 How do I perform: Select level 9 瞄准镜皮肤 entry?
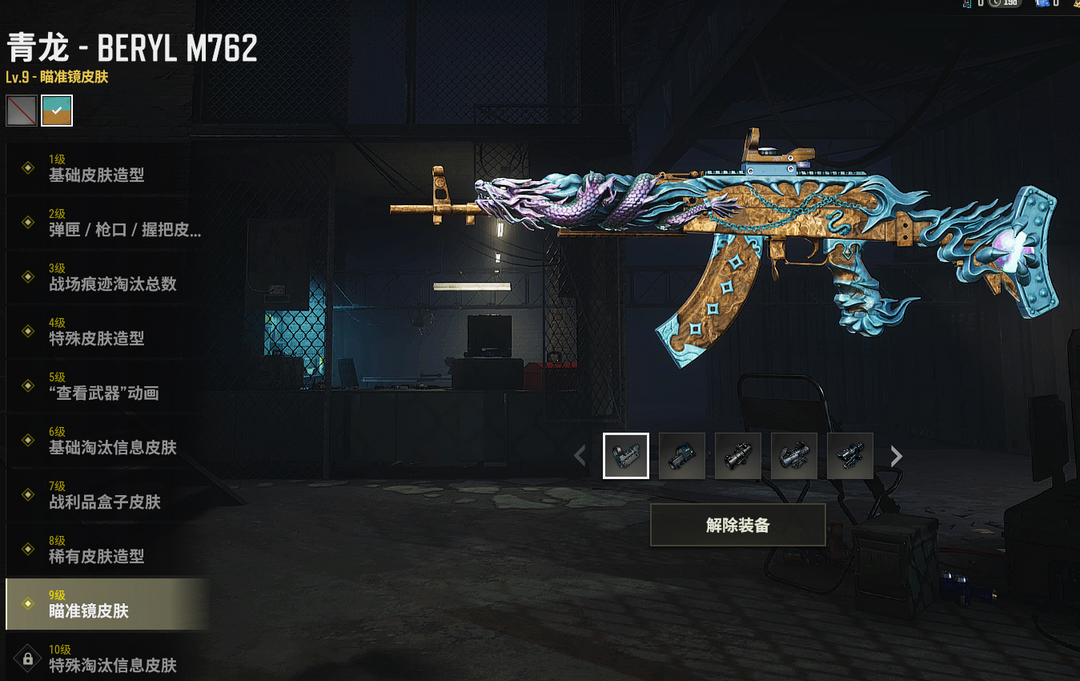105,604
